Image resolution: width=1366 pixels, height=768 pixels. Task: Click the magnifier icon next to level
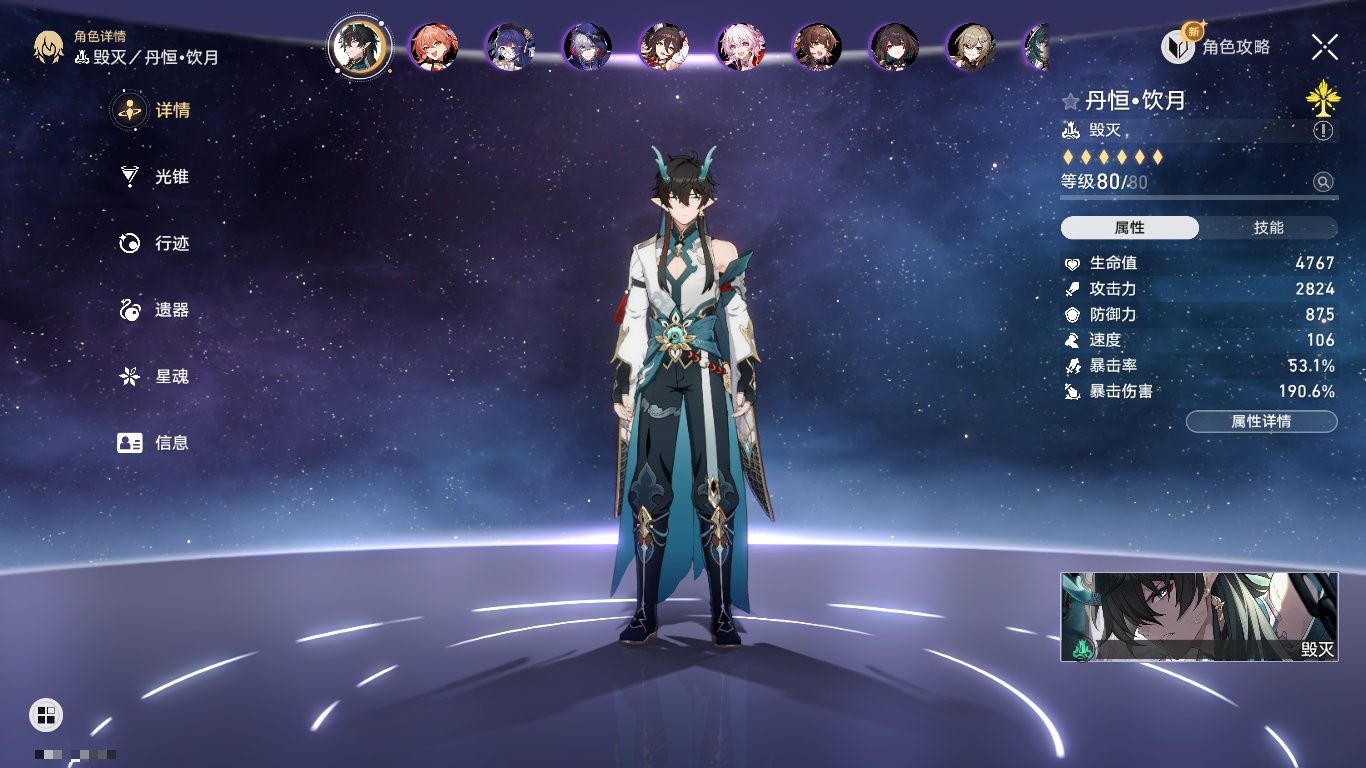click(1323, 182)
